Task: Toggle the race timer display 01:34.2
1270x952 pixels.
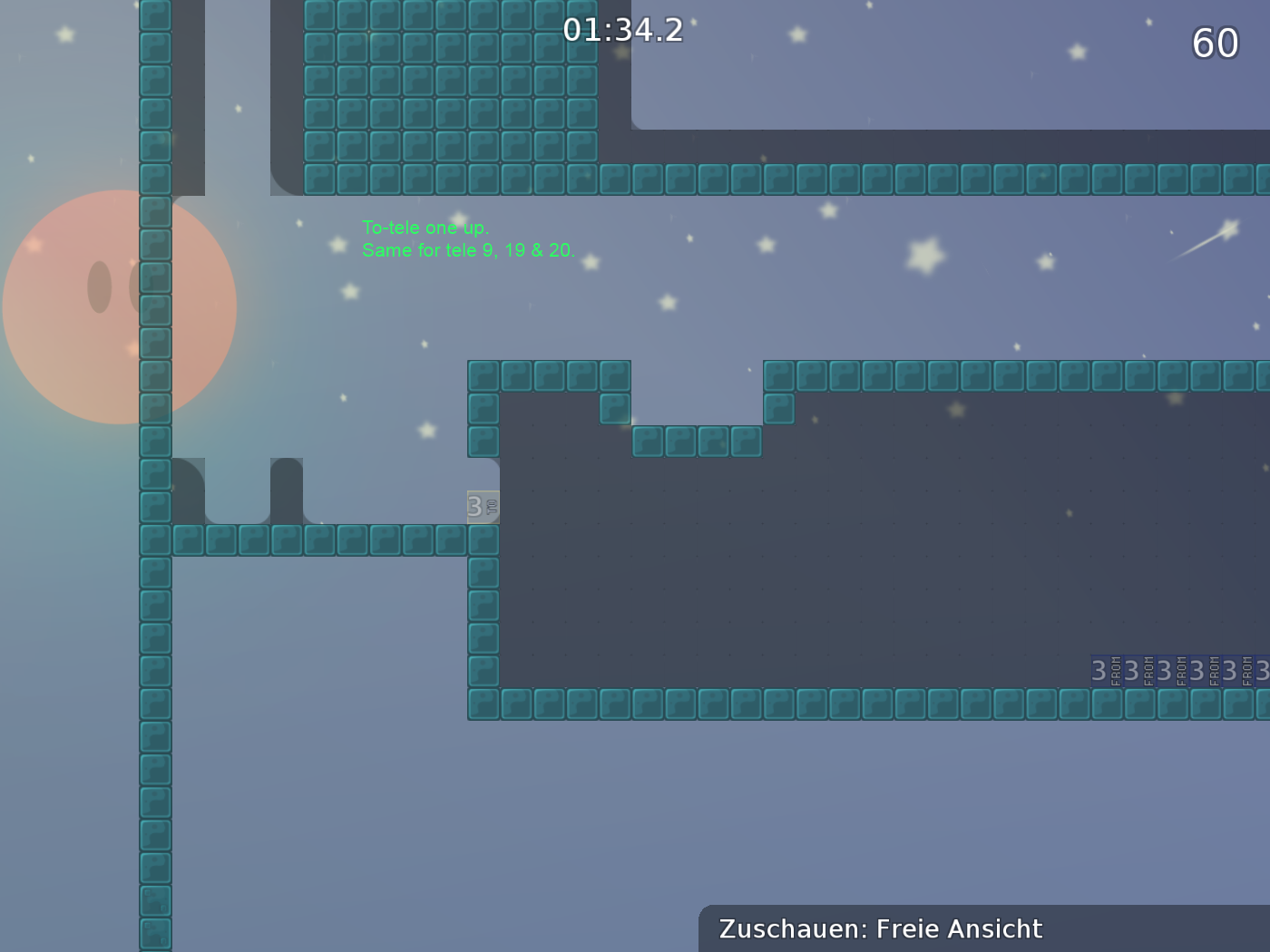Action: click(625, 30)
